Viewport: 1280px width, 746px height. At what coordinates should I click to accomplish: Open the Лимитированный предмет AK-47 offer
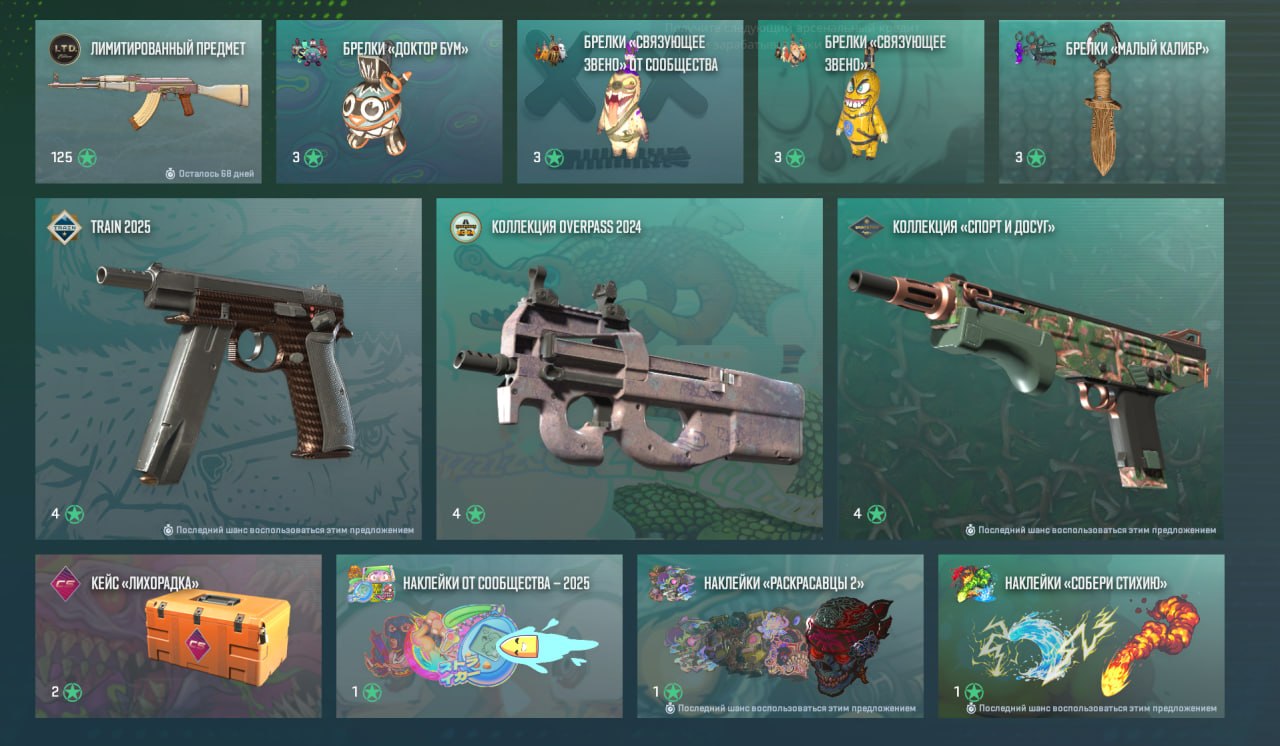click(148, 102)
